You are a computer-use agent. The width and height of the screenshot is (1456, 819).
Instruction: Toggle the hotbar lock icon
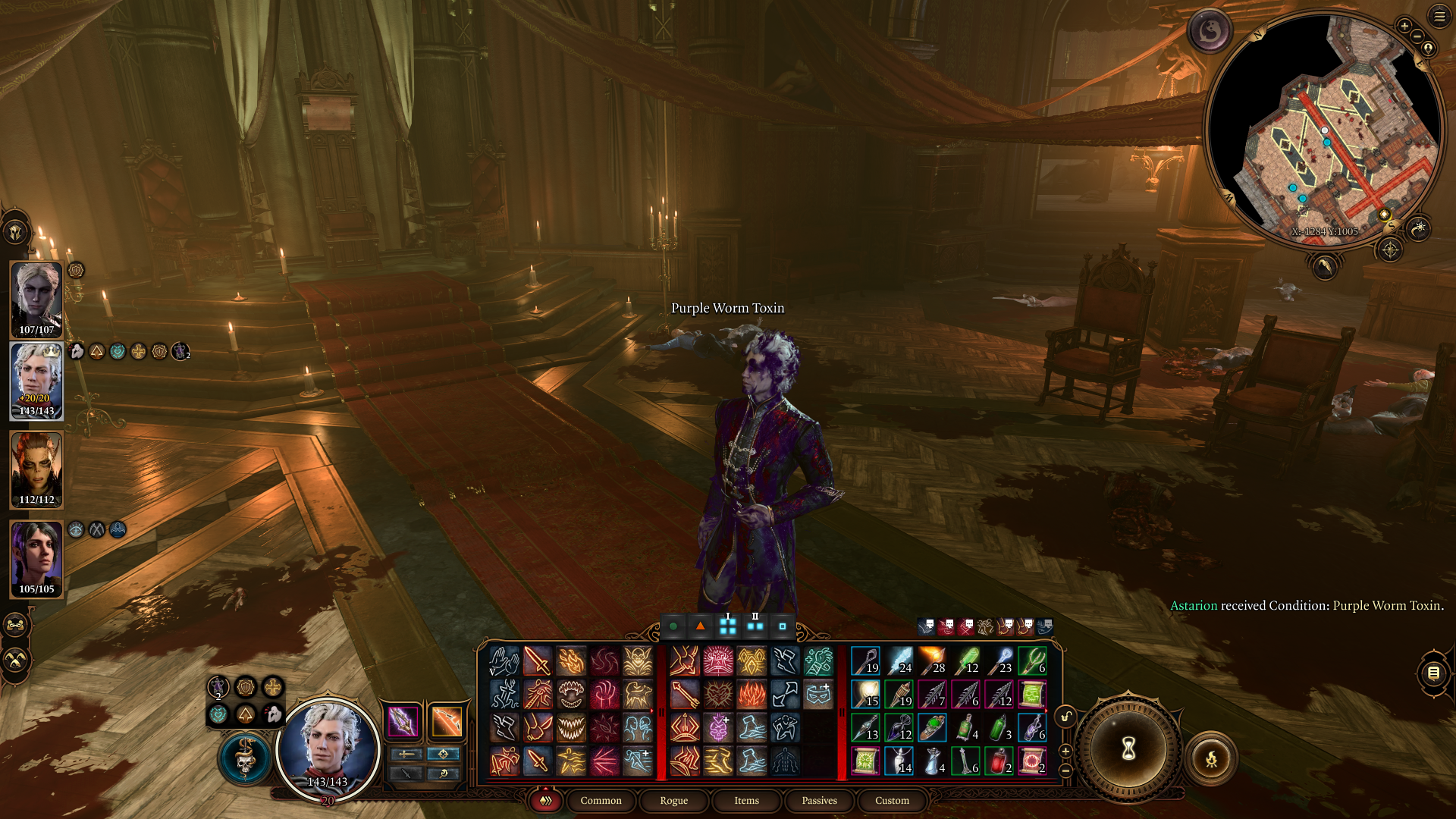point(1065,717)
